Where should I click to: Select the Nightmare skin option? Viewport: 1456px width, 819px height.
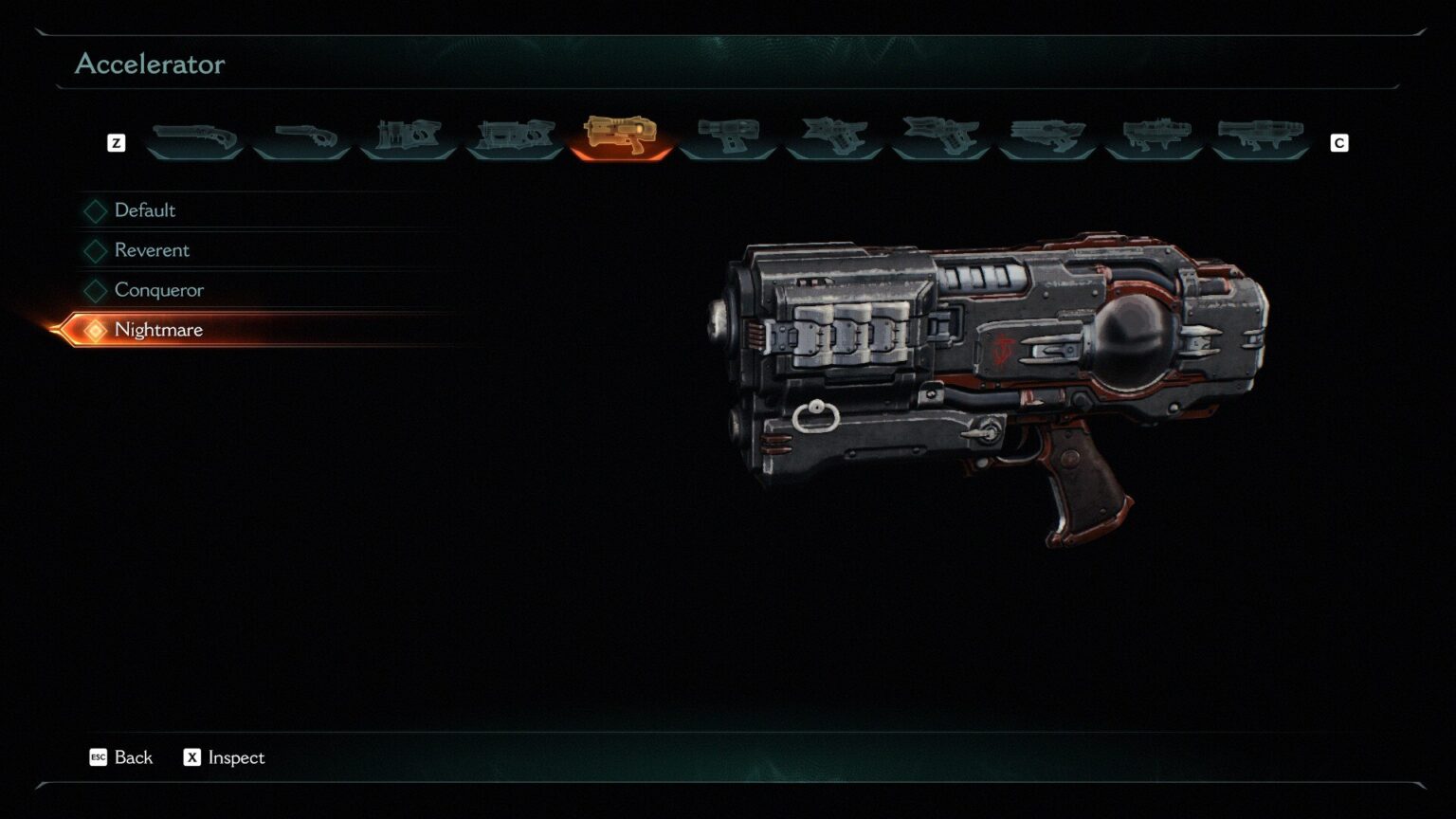[157, 330]
